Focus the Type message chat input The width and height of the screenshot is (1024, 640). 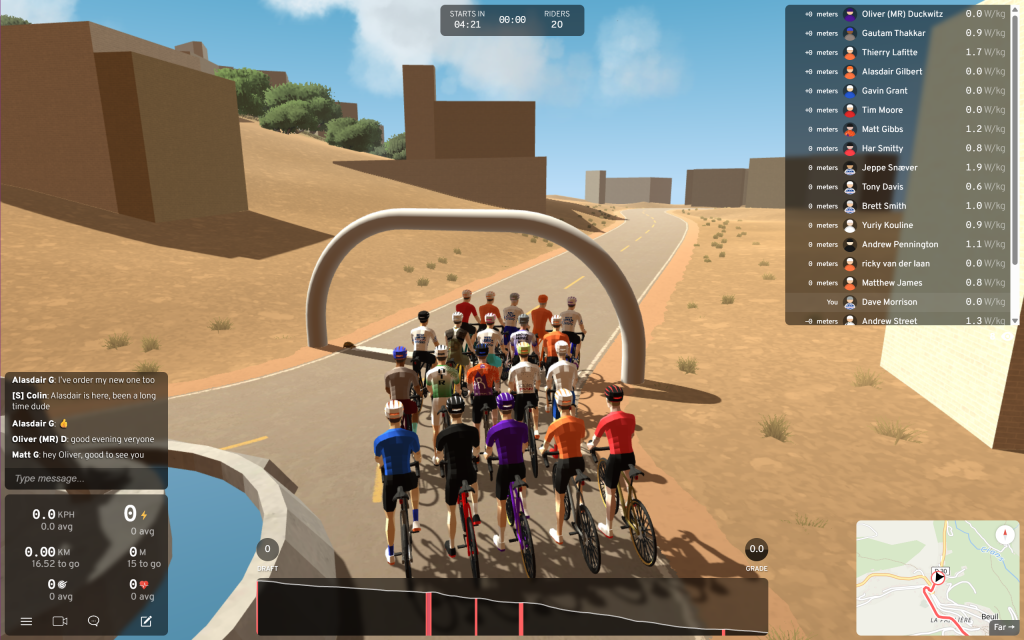[x=85, y=479]
